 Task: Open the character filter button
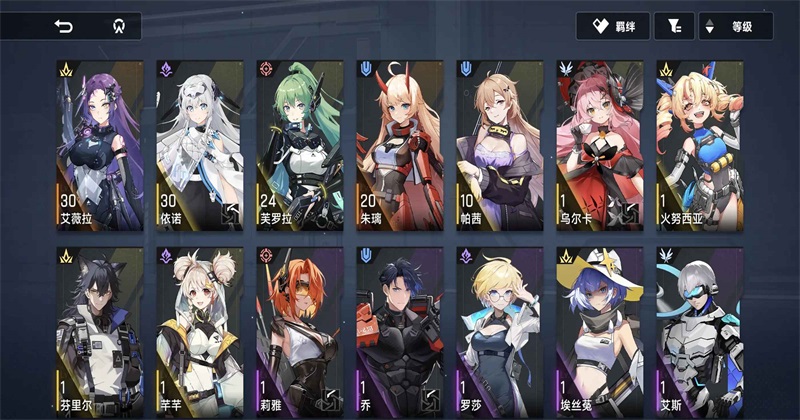[673, 27]
